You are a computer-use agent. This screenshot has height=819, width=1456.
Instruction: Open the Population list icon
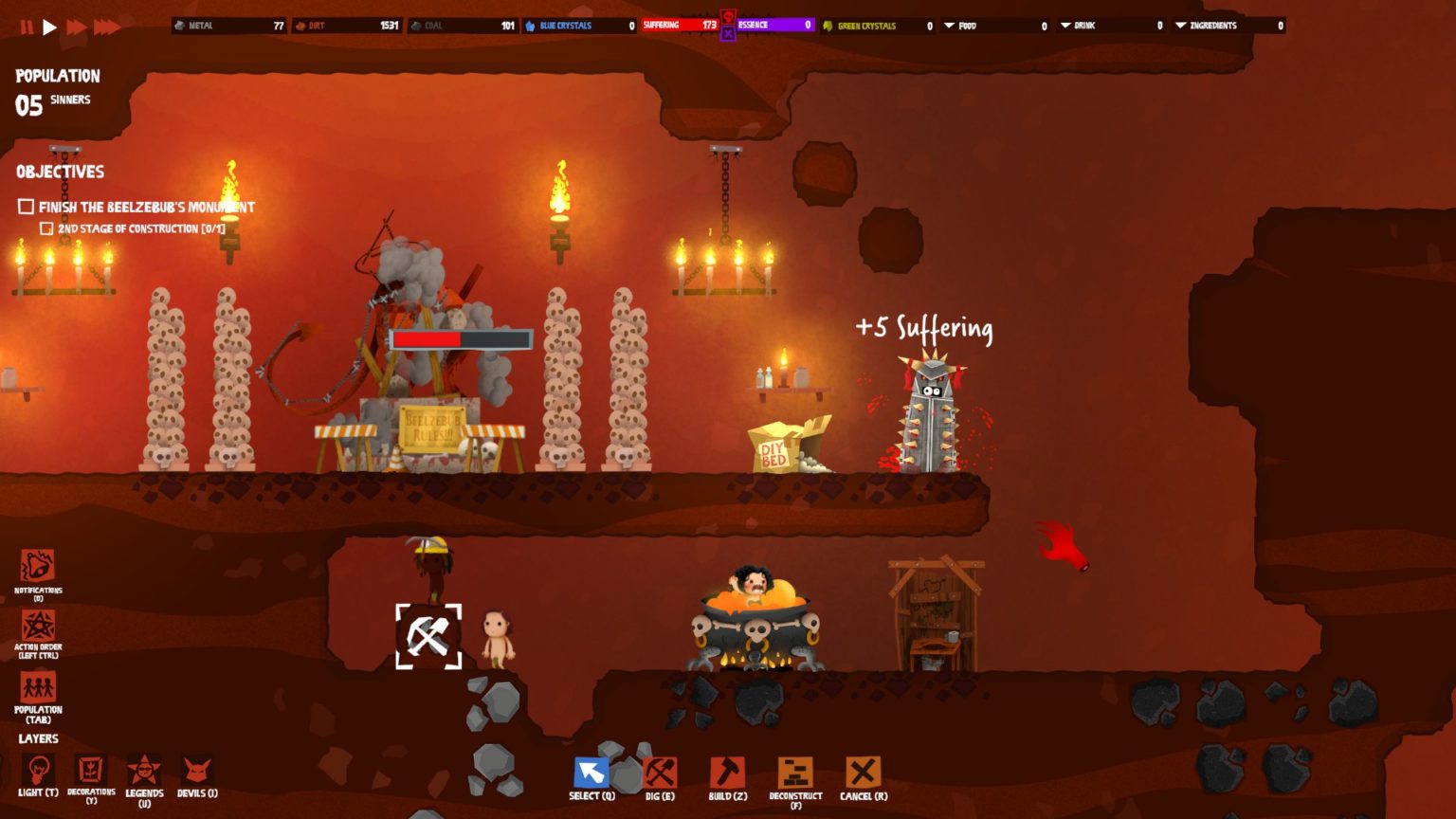pyautogui.click(x=38, y=687)
